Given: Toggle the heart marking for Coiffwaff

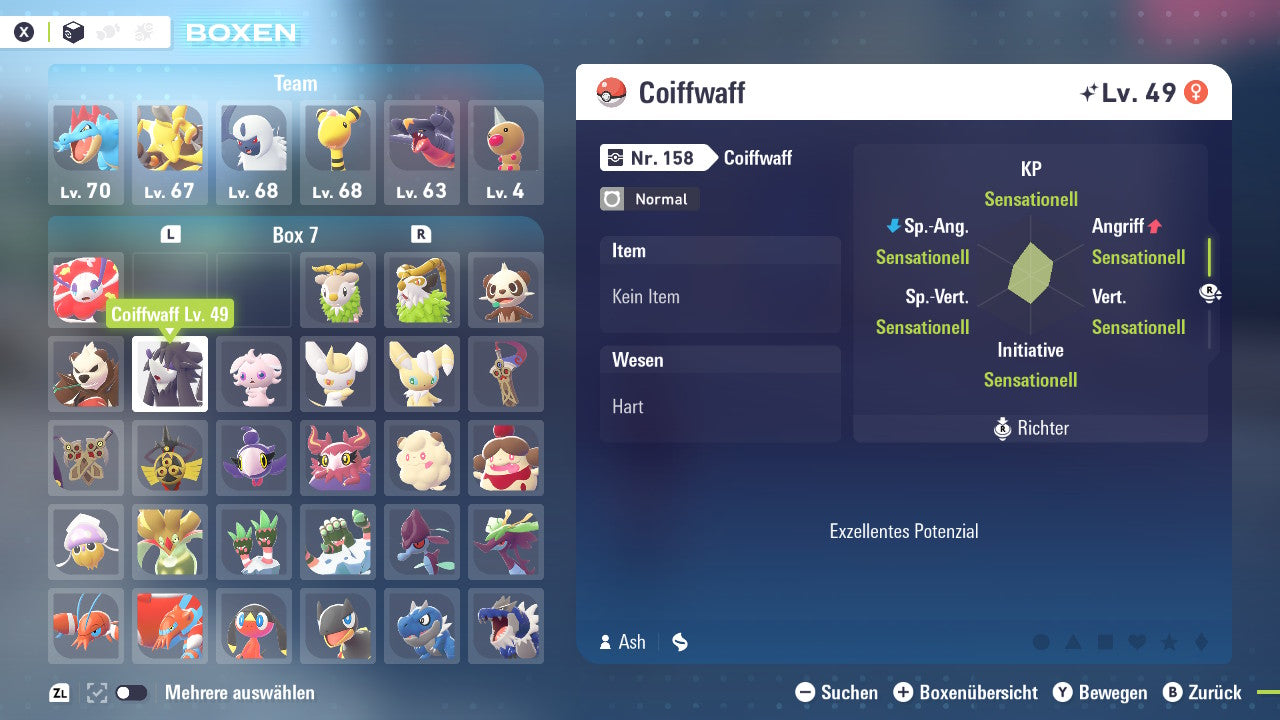Looking at the screenshot, I should click(x=1137, y=641).
